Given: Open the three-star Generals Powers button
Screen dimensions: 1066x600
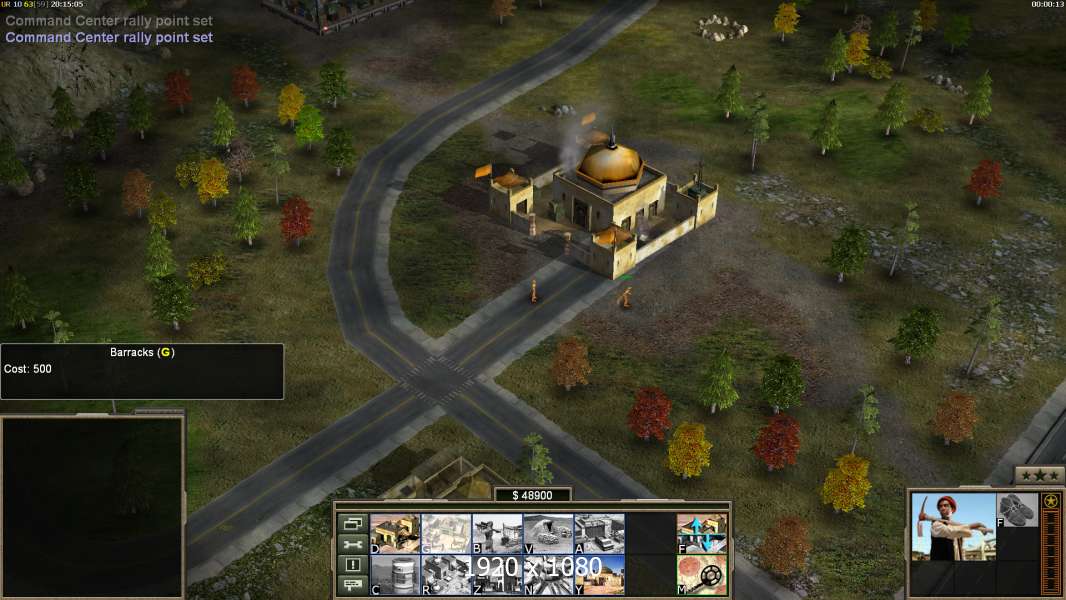Looking at the screenshot, I should (x=1039, y=475).
